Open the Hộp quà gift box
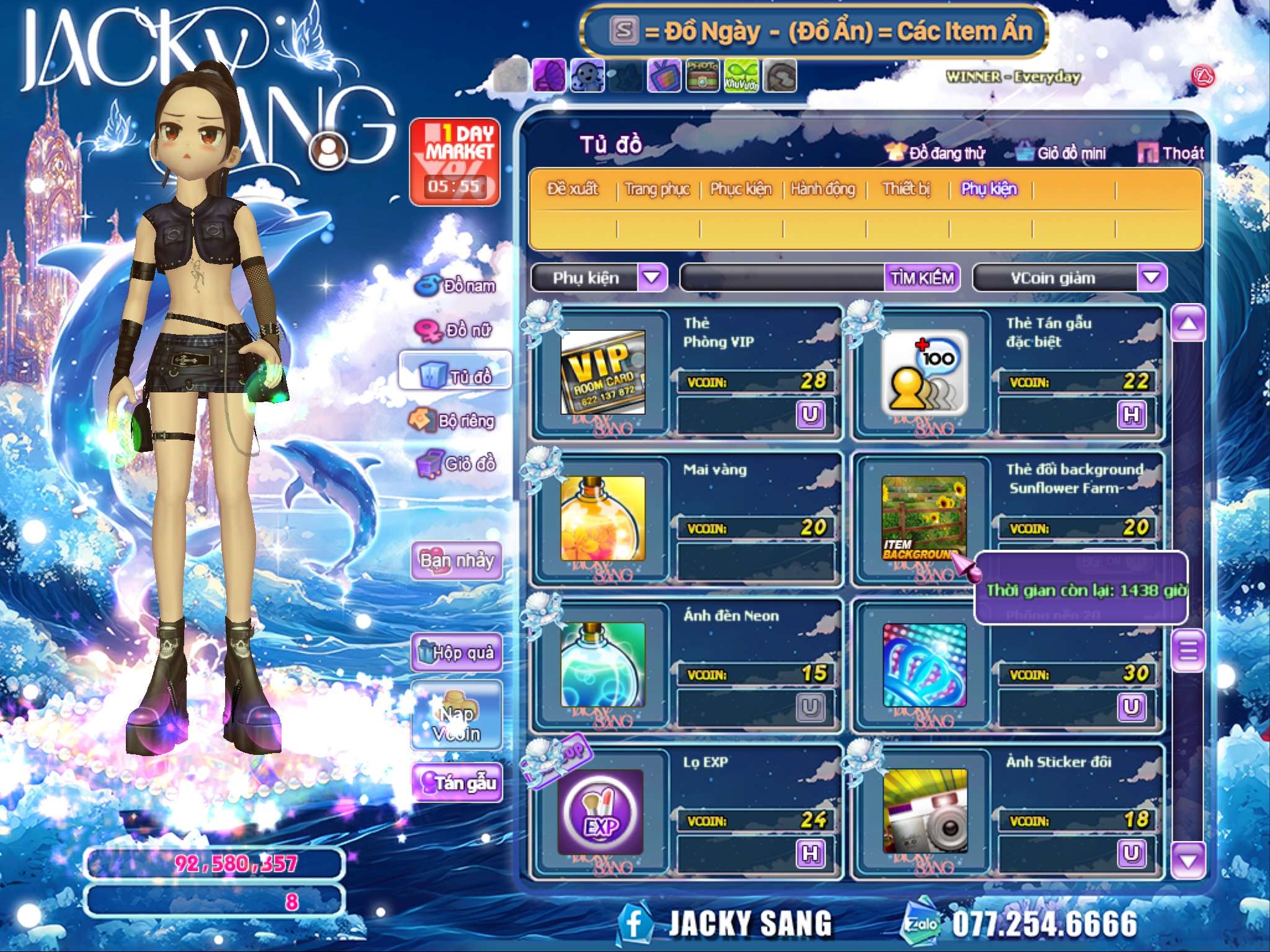 pos(456,652)
